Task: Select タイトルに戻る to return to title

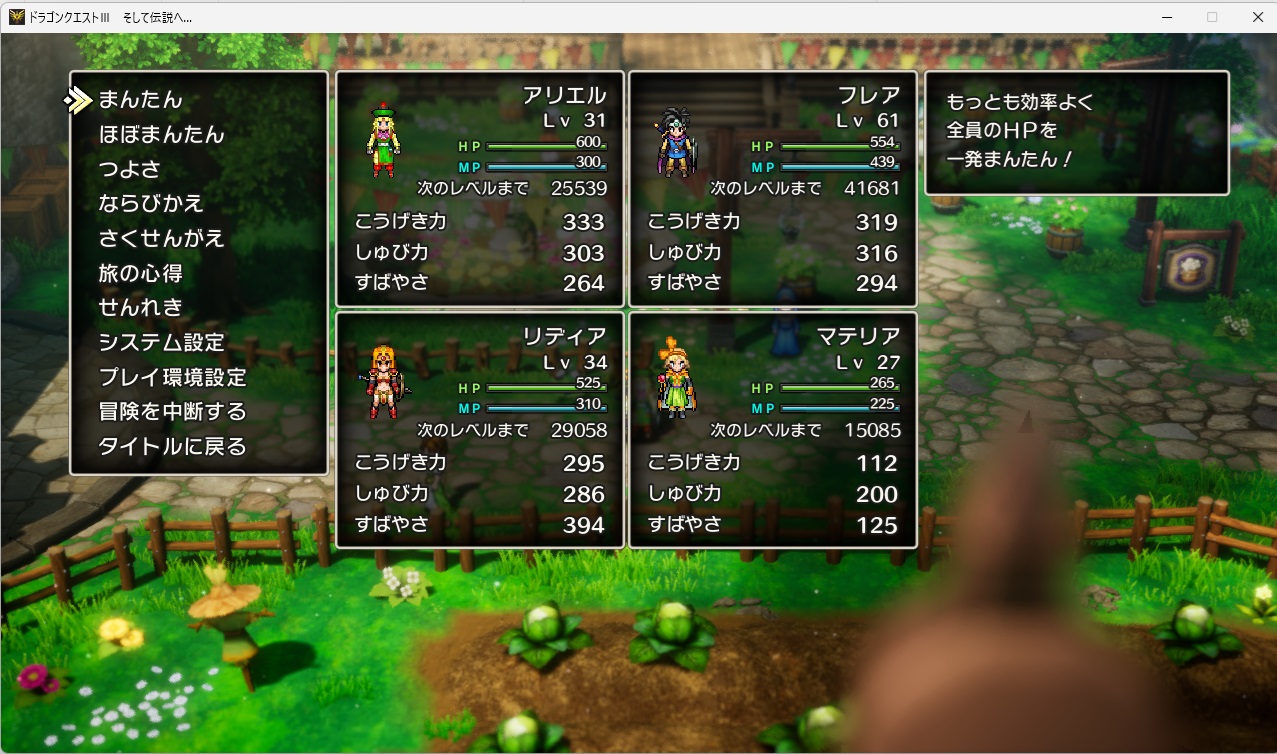Action: pos(172,446)
